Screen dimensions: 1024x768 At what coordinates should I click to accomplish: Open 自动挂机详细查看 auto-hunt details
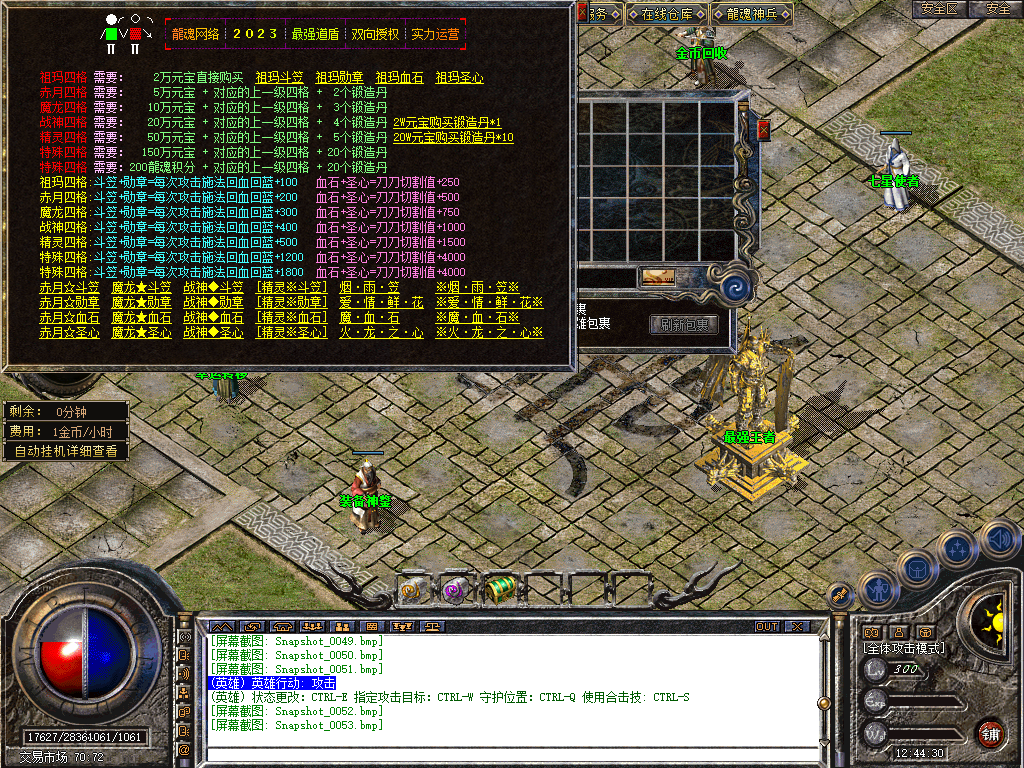66,451
